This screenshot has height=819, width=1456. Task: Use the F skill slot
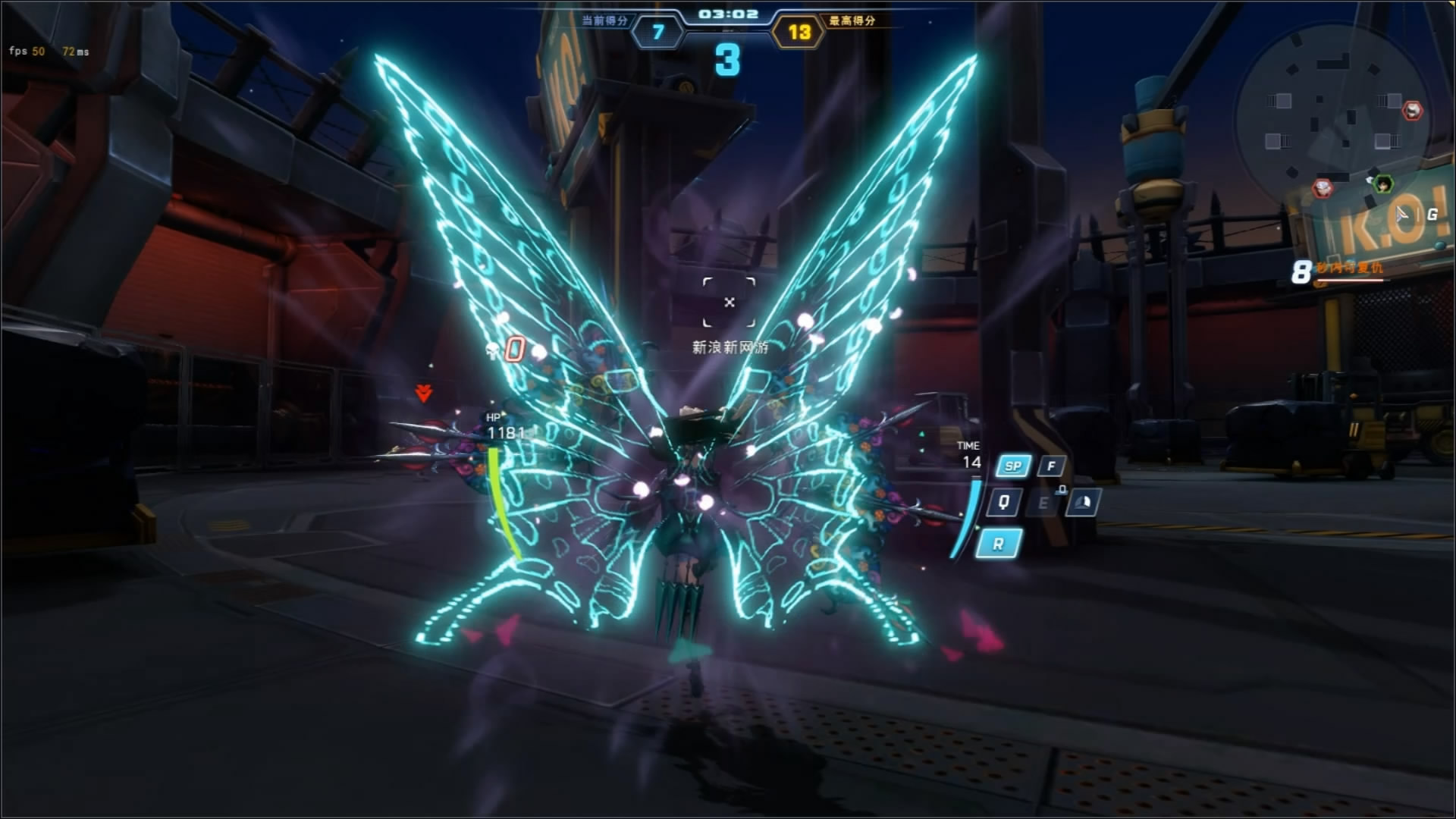(x=1051, y=466)
